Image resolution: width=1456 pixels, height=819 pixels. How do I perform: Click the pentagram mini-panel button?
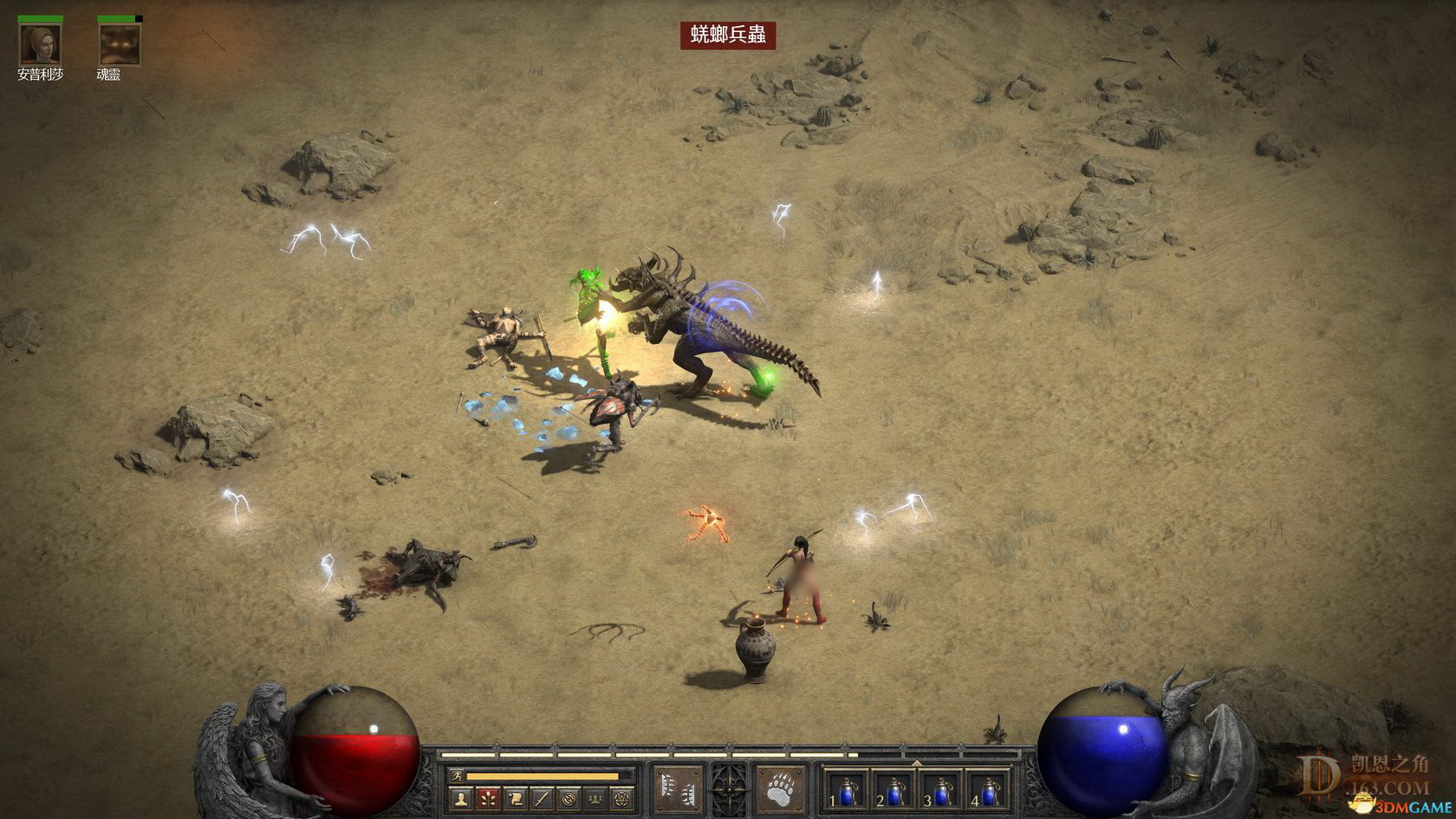click(621, 798)
